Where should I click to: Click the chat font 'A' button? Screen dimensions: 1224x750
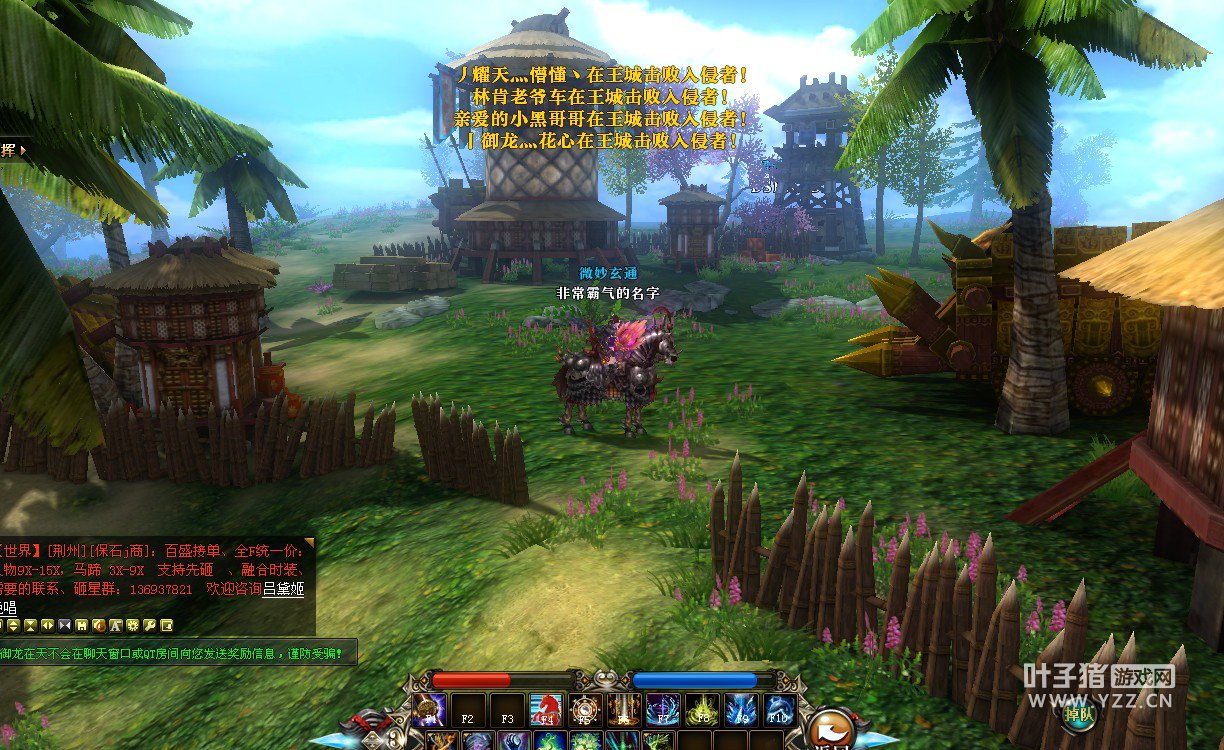(115, 625)
